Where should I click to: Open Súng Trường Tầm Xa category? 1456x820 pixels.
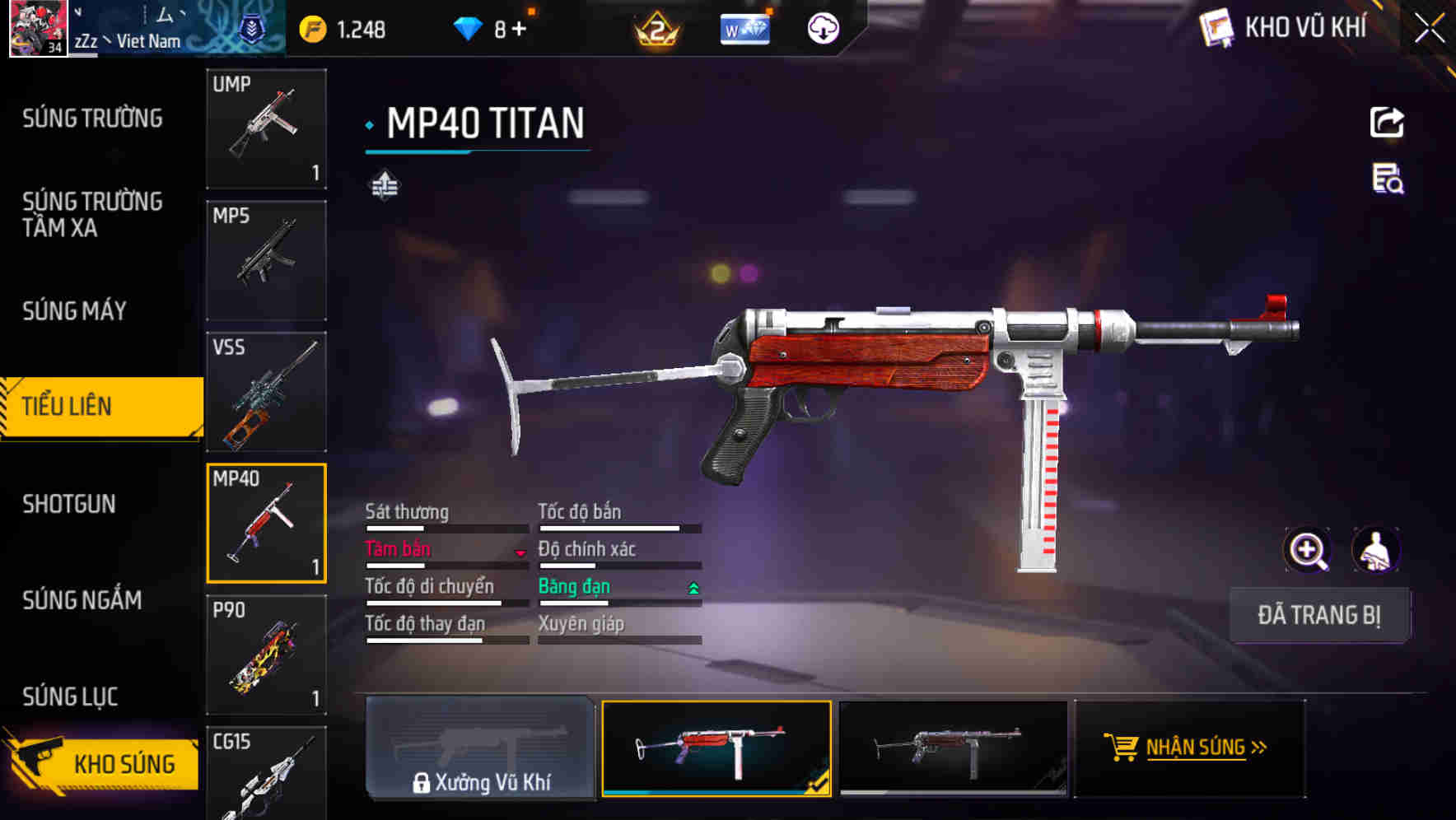[92, 214]
